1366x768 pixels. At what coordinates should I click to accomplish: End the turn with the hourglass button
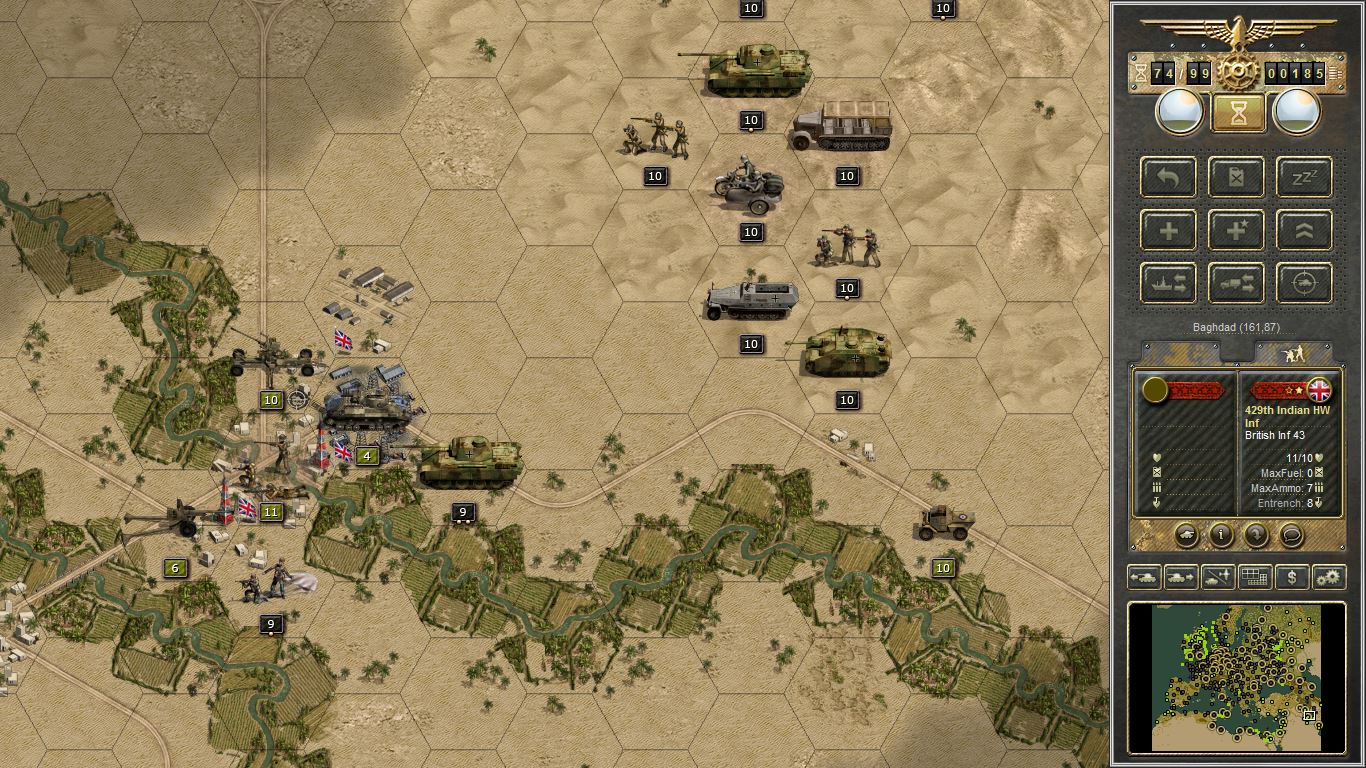[1237, 110]
